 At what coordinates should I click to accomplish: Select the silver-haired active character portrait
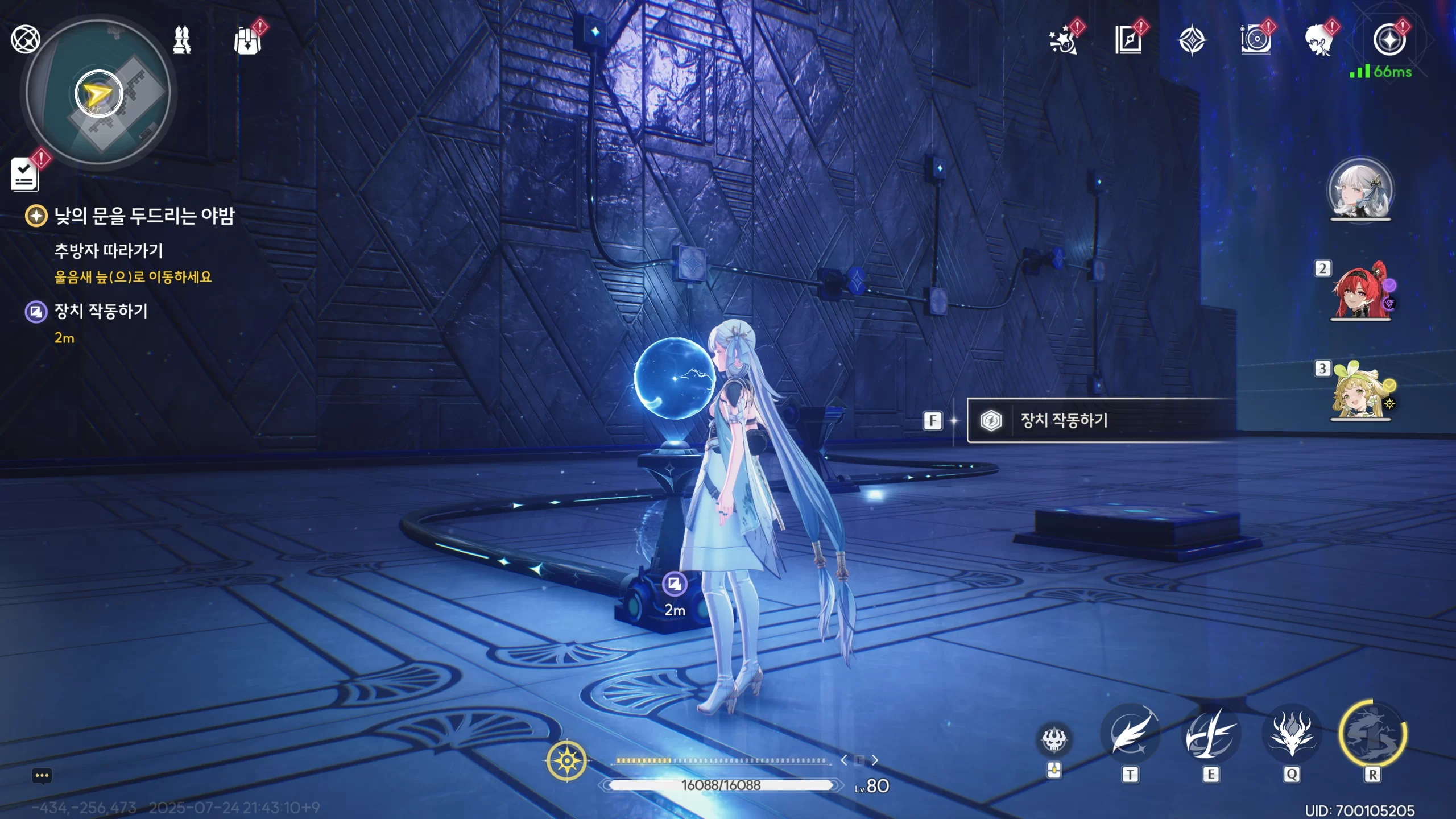[1360, 190]
